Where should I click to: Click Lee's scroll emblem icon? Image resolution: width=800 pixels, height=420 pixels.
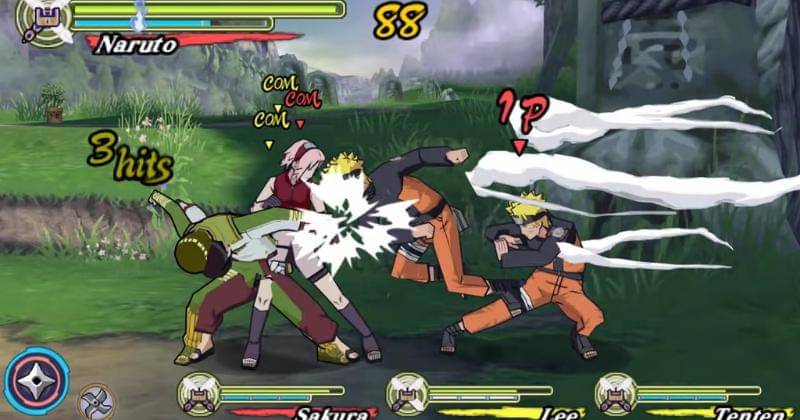tap(407, 394)
